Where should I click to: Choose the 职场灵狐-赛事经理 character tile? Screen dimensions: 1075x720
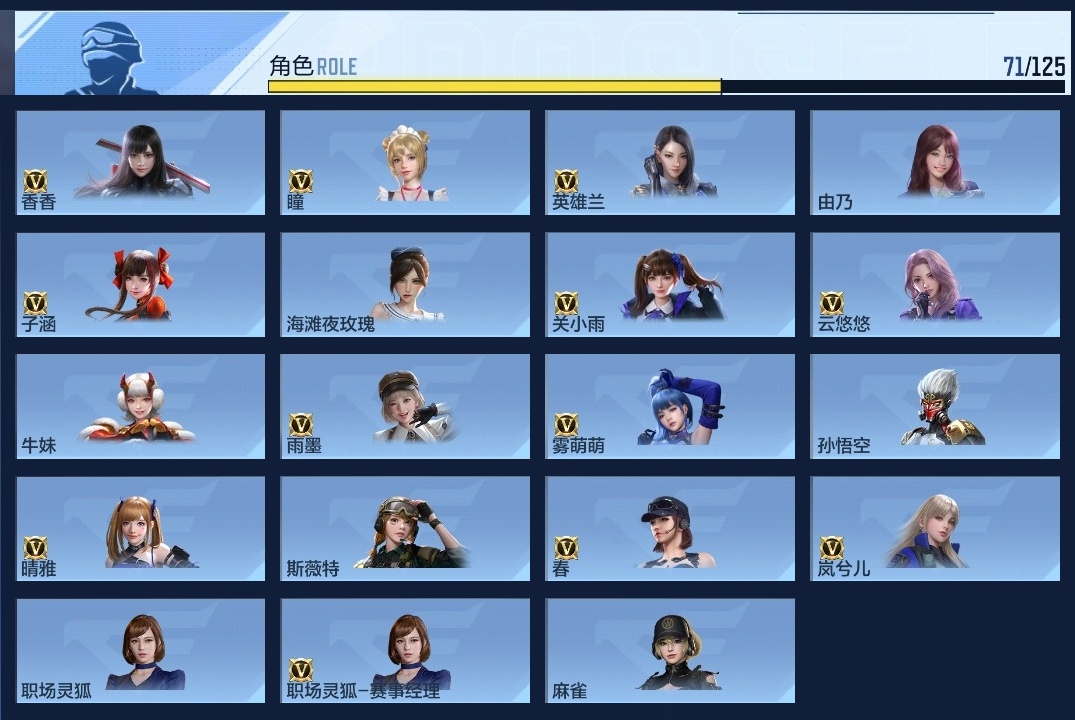coord(405,651)
